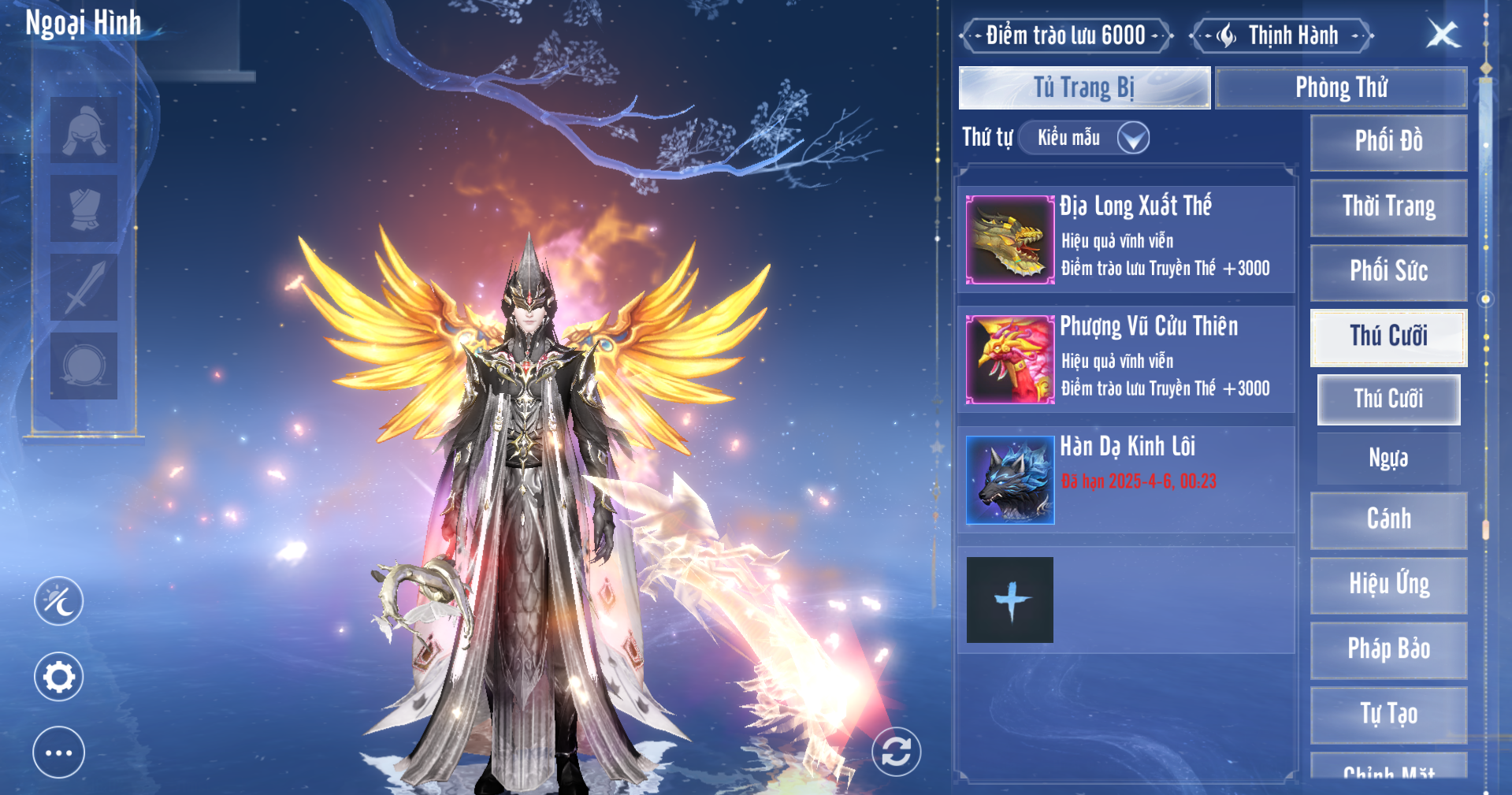The height and width of the screenshot is (795, 1512).
Task: Expand the Kiểu mẫu sort dropdown
Action: click(1132, 138)
